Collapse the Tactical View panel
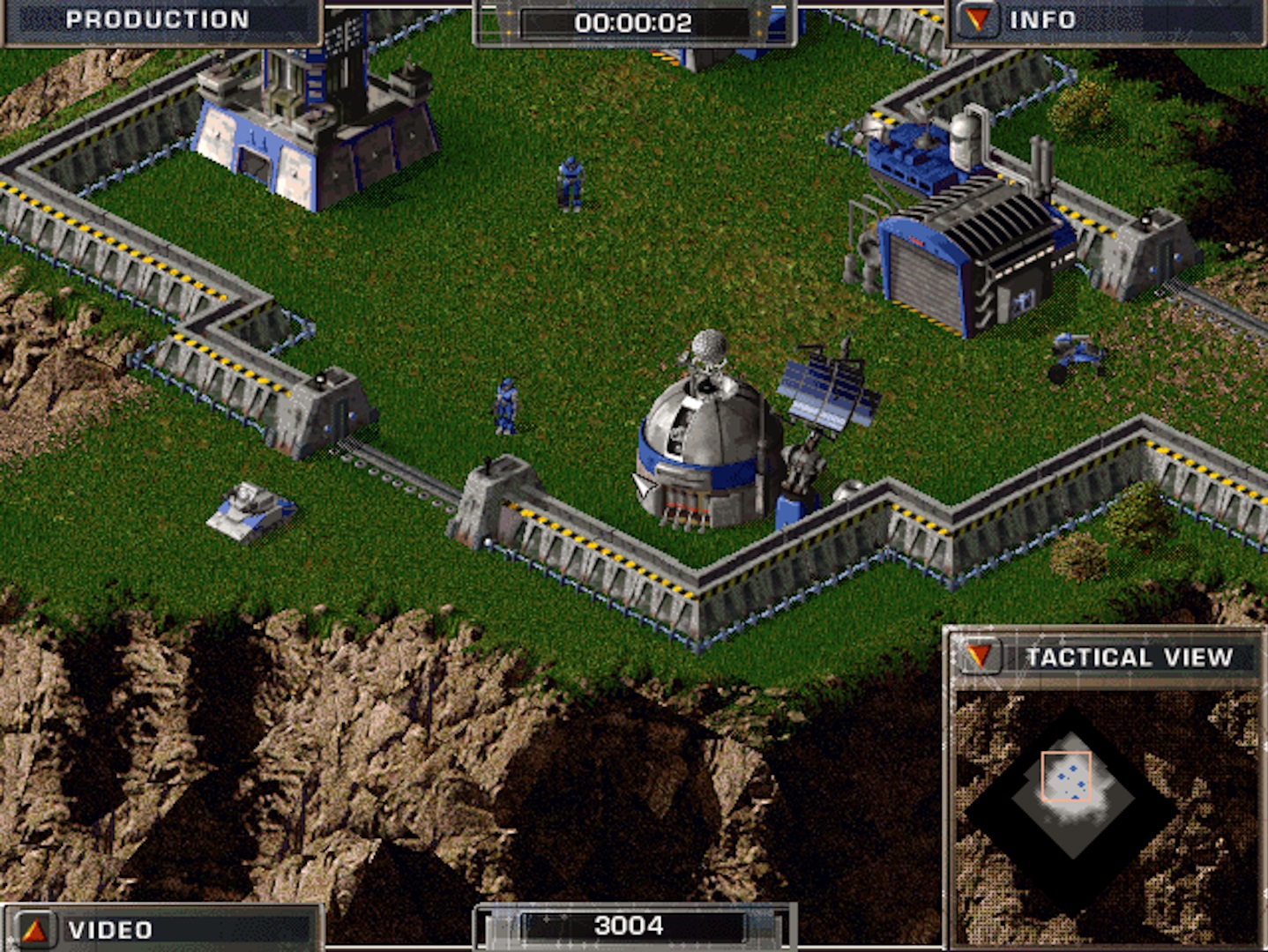Viewport: 1268px width, 952px height. tap(979, 657)
